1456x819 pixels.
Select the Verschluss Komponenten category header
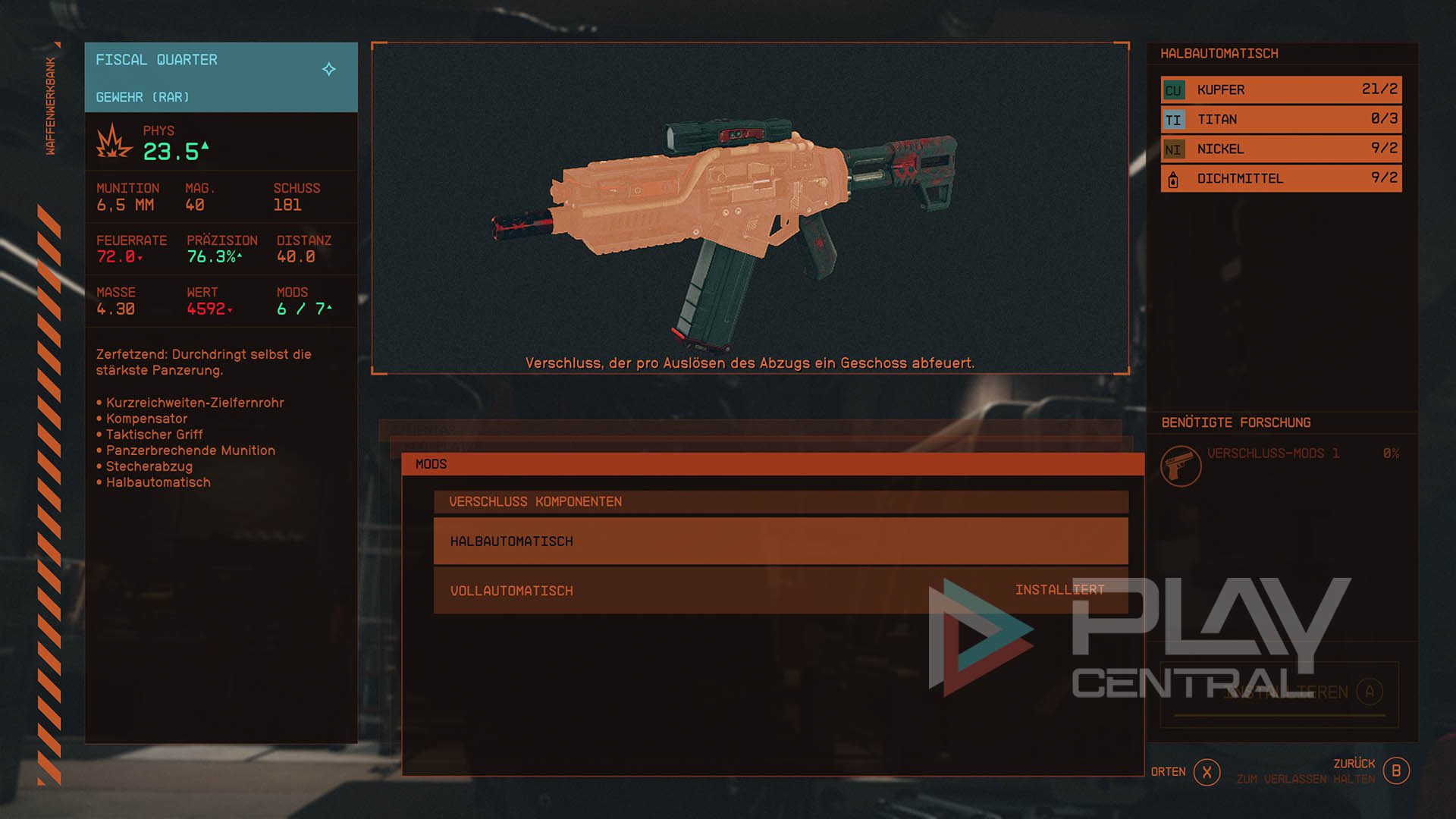pyautogui.click(x=780, y=502)
